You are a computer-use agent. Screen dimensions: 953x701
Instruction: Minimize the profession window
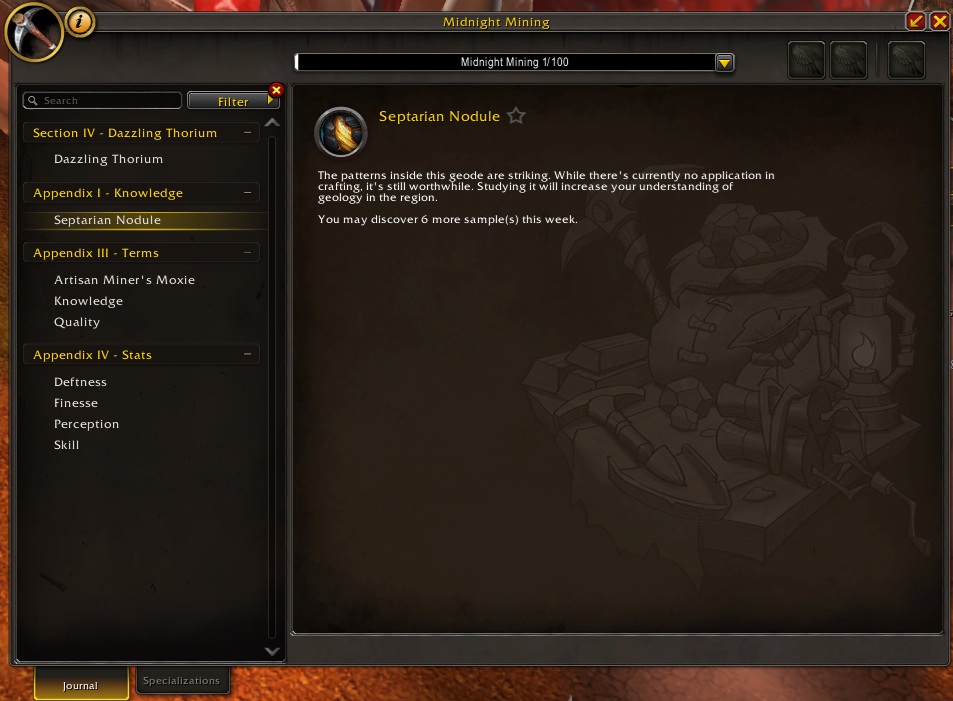click(915, 21)
